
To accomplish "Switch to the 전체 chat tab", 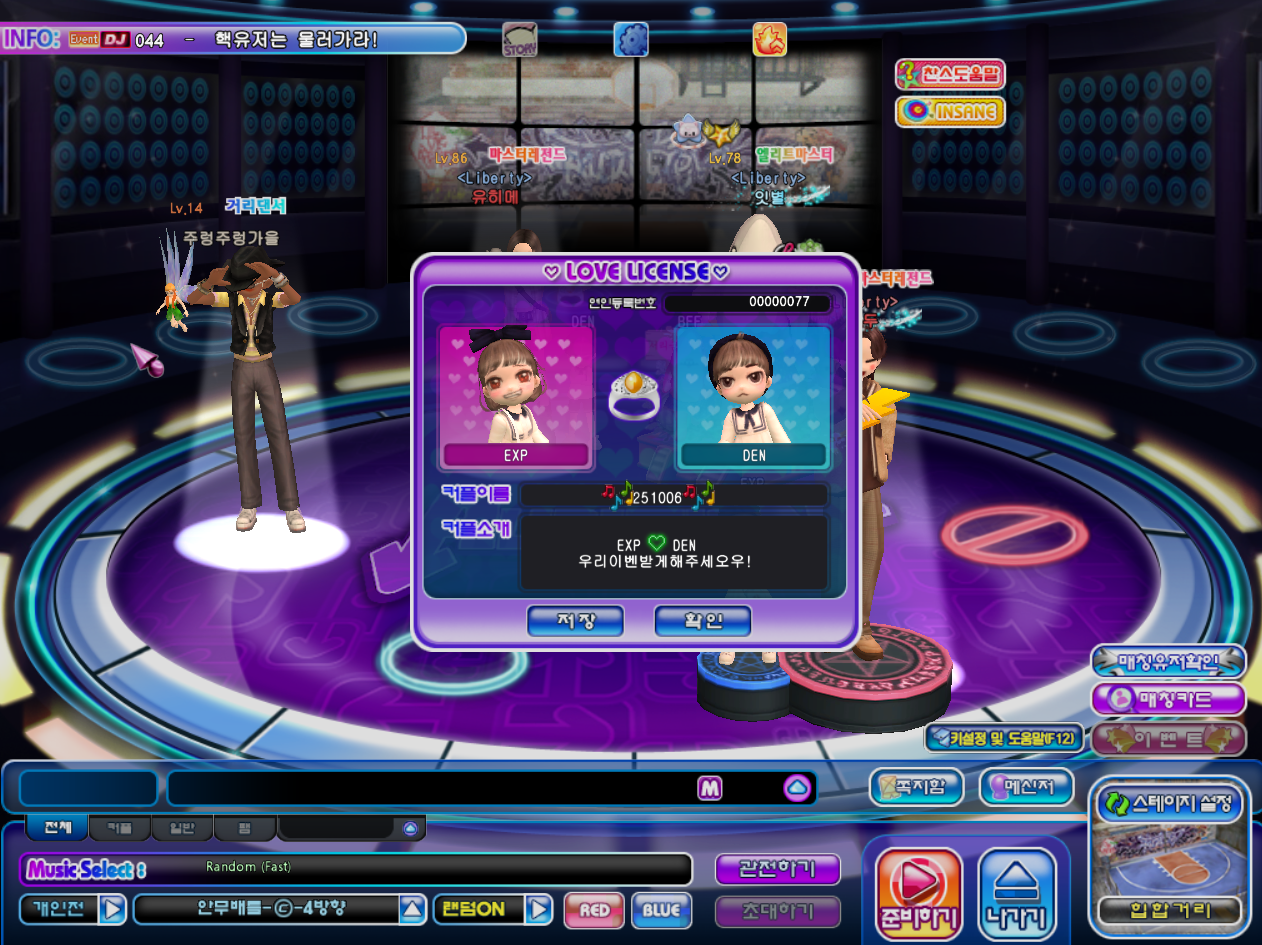I will [x=56, y=828].
